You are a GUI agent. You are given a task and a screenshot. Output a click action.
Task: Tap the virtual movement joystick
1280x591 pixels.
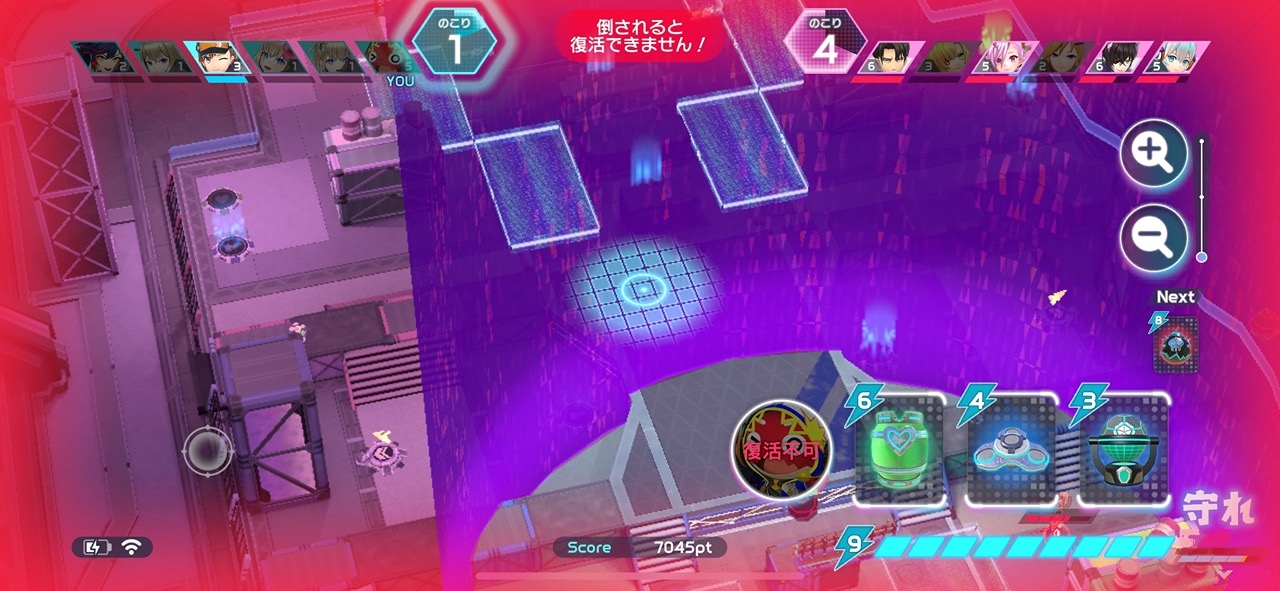click(x=208, y=452)
